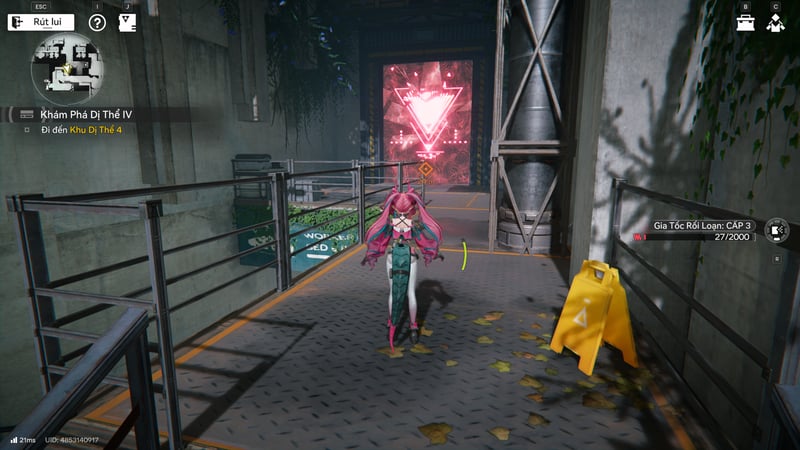Image resolution: width=800 pixels, height=450 pixels.
Task: Open the character menu icon
Action: pyautogui.click(x=775, y=22)
